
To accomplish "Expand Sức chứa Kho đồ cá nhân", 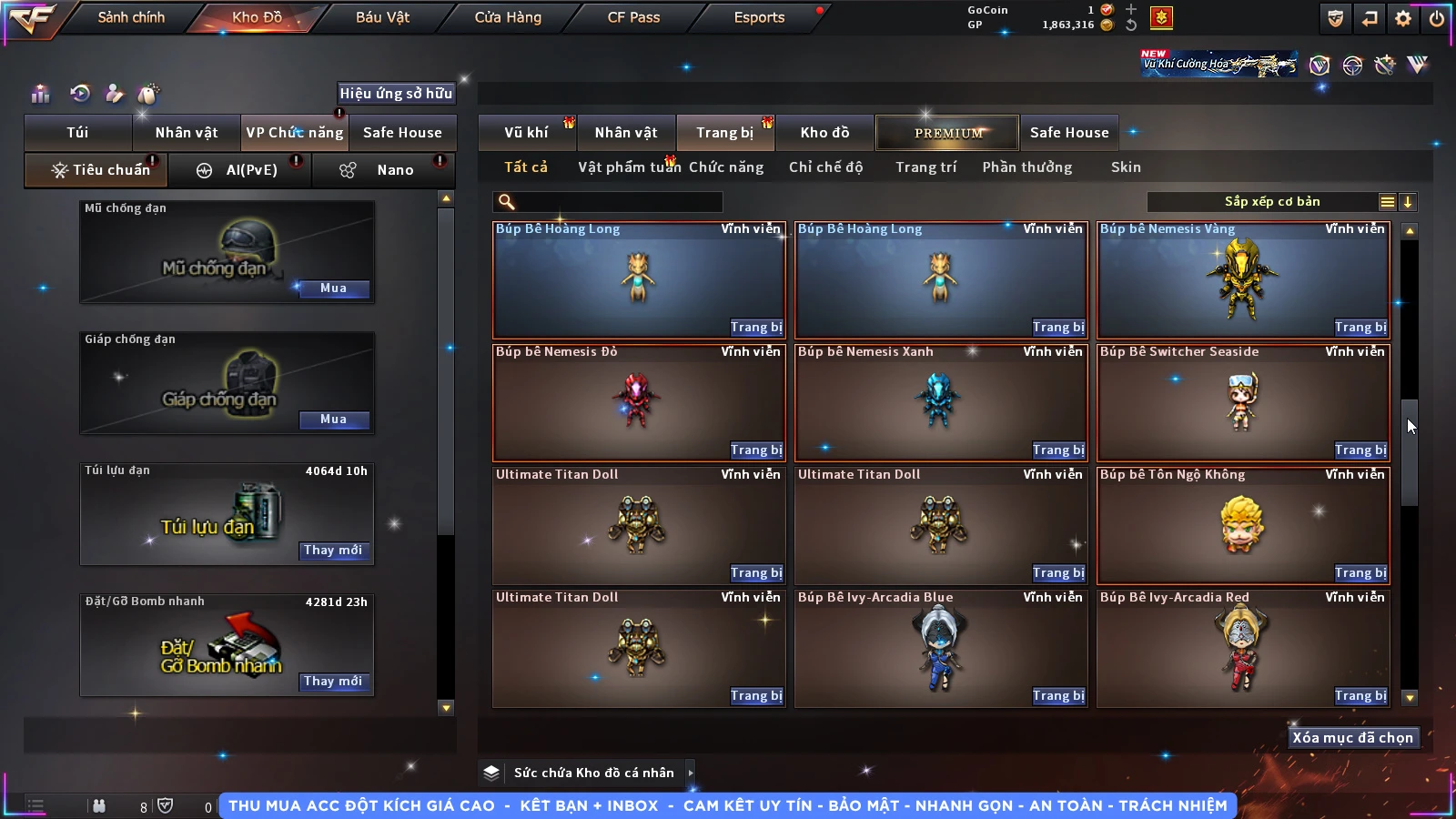I will click(x=691, y=773).
